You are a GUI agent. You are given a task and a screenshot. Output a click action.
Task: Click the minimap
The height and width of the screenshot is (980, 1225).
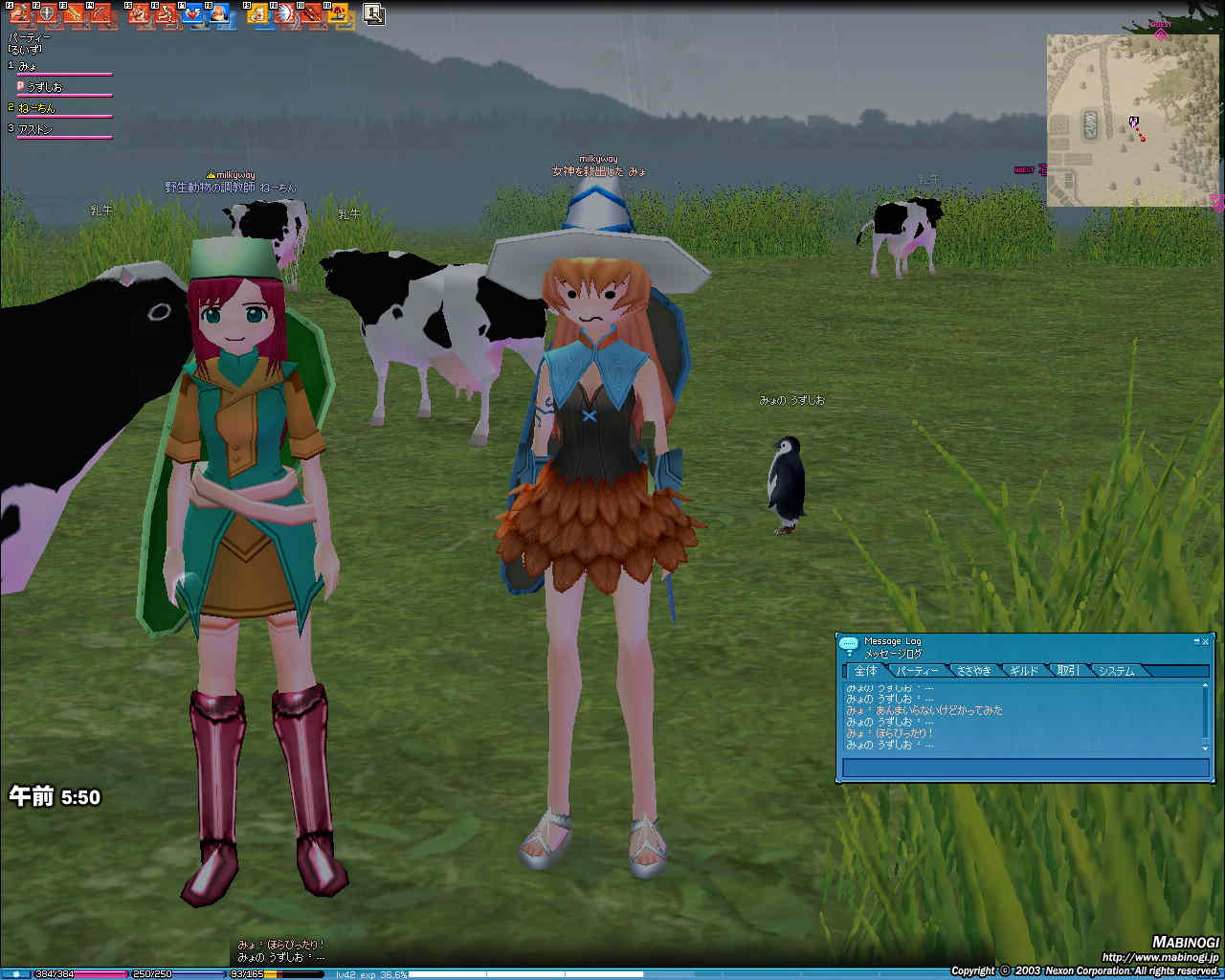pyautogui.click(x=1132, y=121)
